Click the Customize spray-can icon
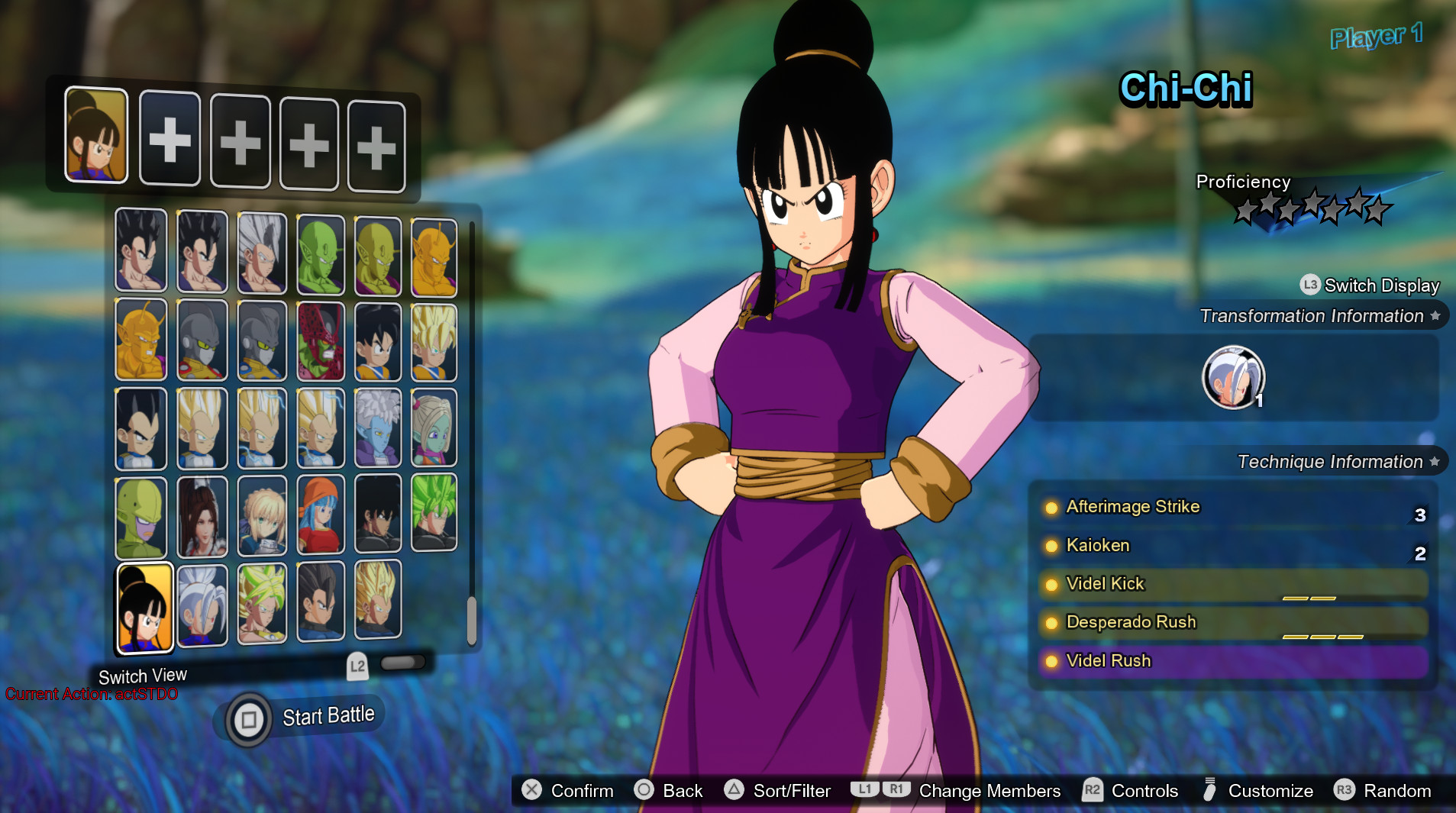Image resolution: width=1456 pixels, height=813 pixels. (1209, 791)
